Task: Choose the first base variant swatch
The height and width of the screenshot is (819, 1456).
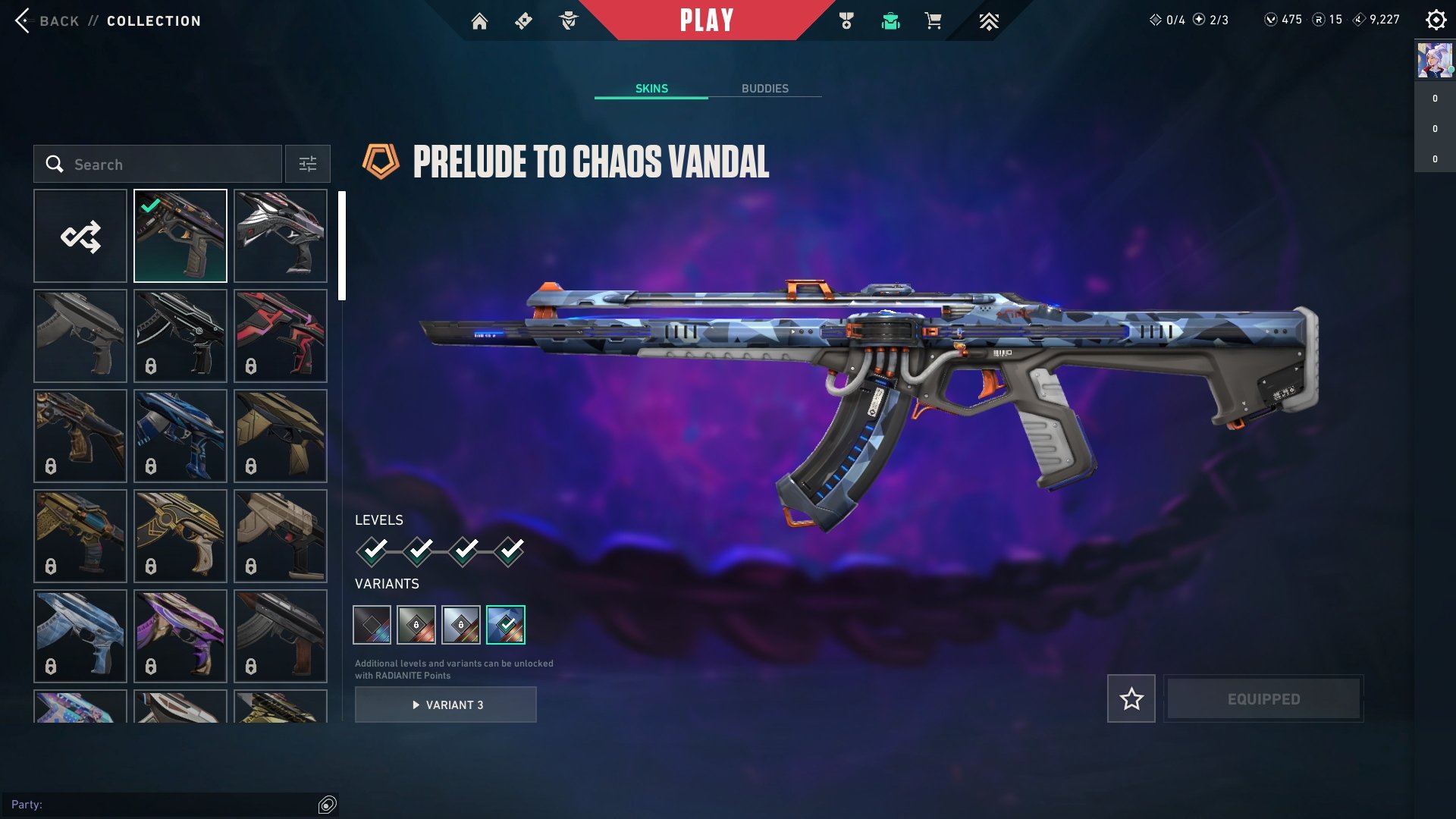Action: point(372,625)
